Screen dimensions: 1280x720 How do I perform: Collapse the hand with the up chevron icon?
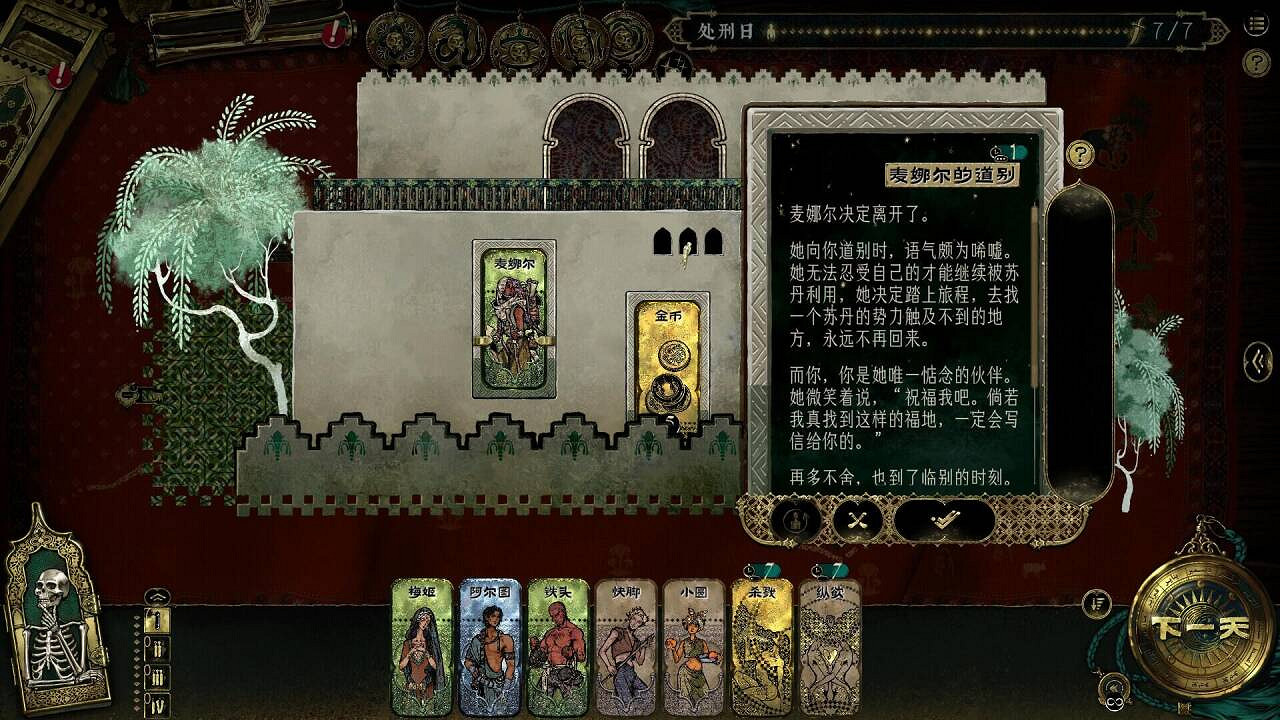pyautogui.click(x=157, y=596)
